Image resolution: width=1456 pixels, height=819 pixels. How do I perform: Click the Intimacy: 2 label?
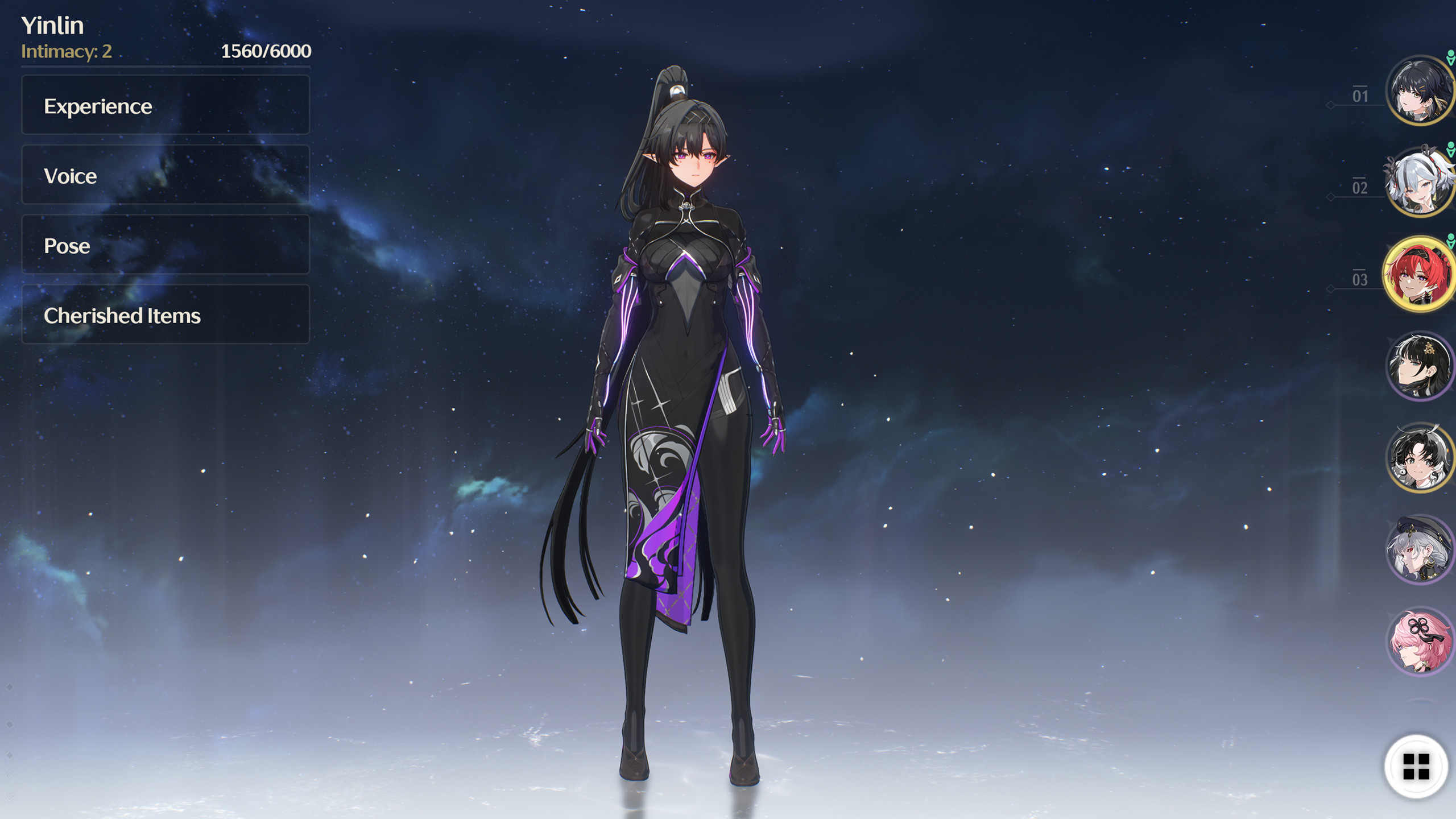click(x=65, y=53)
